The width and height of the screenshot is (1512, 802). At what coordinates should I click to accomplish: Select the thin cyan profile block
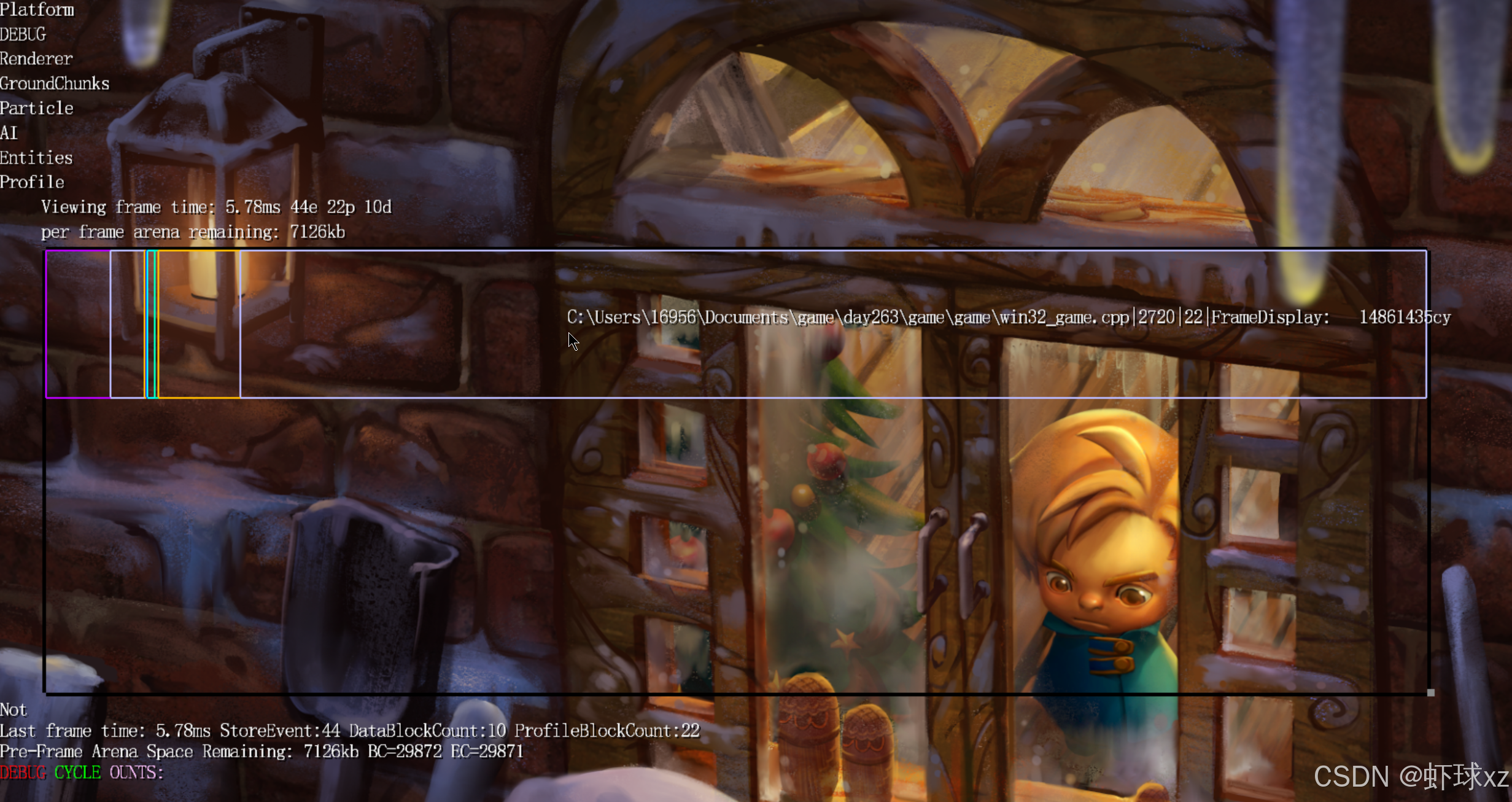click(151, 324)
